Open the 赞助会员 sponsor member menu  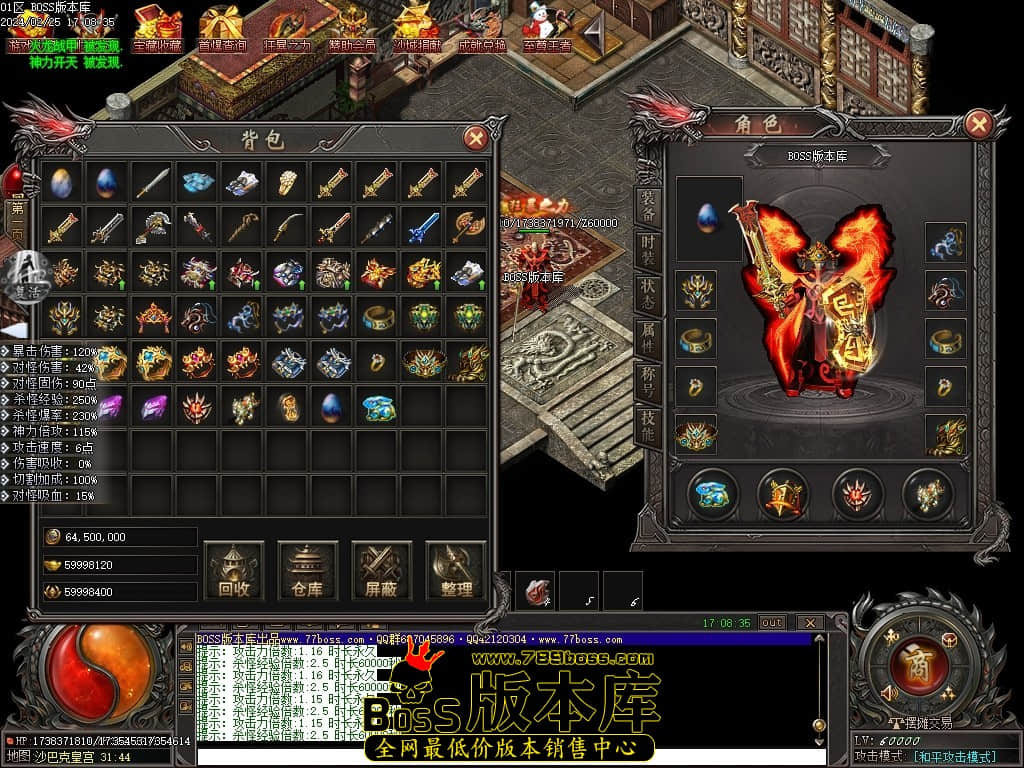[351, 29]
